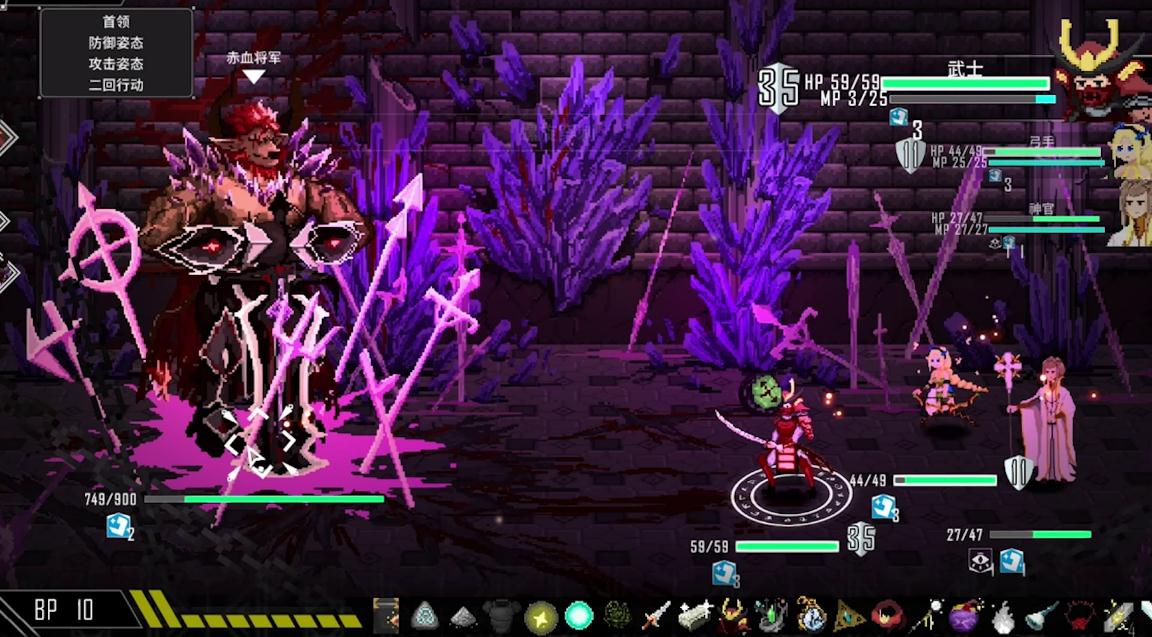Choose the dark chest armor icon
This screenshot has width=1152, height=637.
click(x=500, y=615)
